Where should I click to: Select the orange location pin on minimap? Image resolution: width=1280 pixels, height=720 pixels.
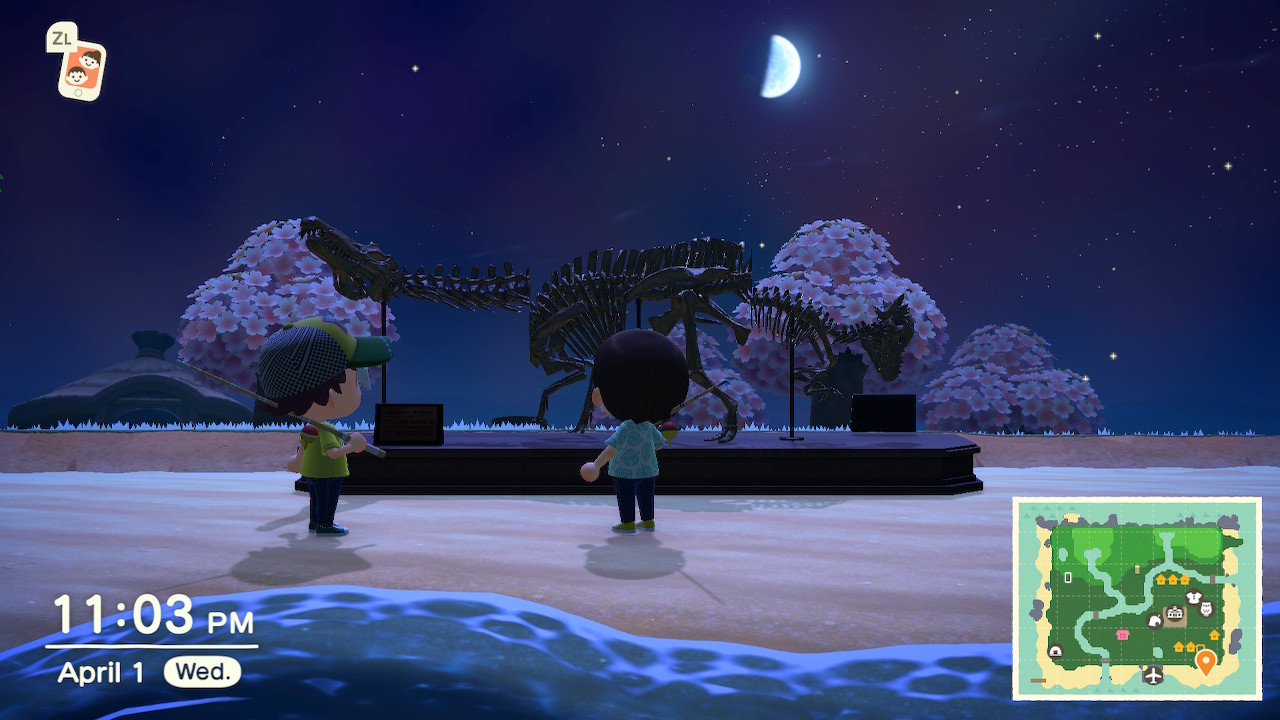pyautogui.click(x=1206, y=661)
